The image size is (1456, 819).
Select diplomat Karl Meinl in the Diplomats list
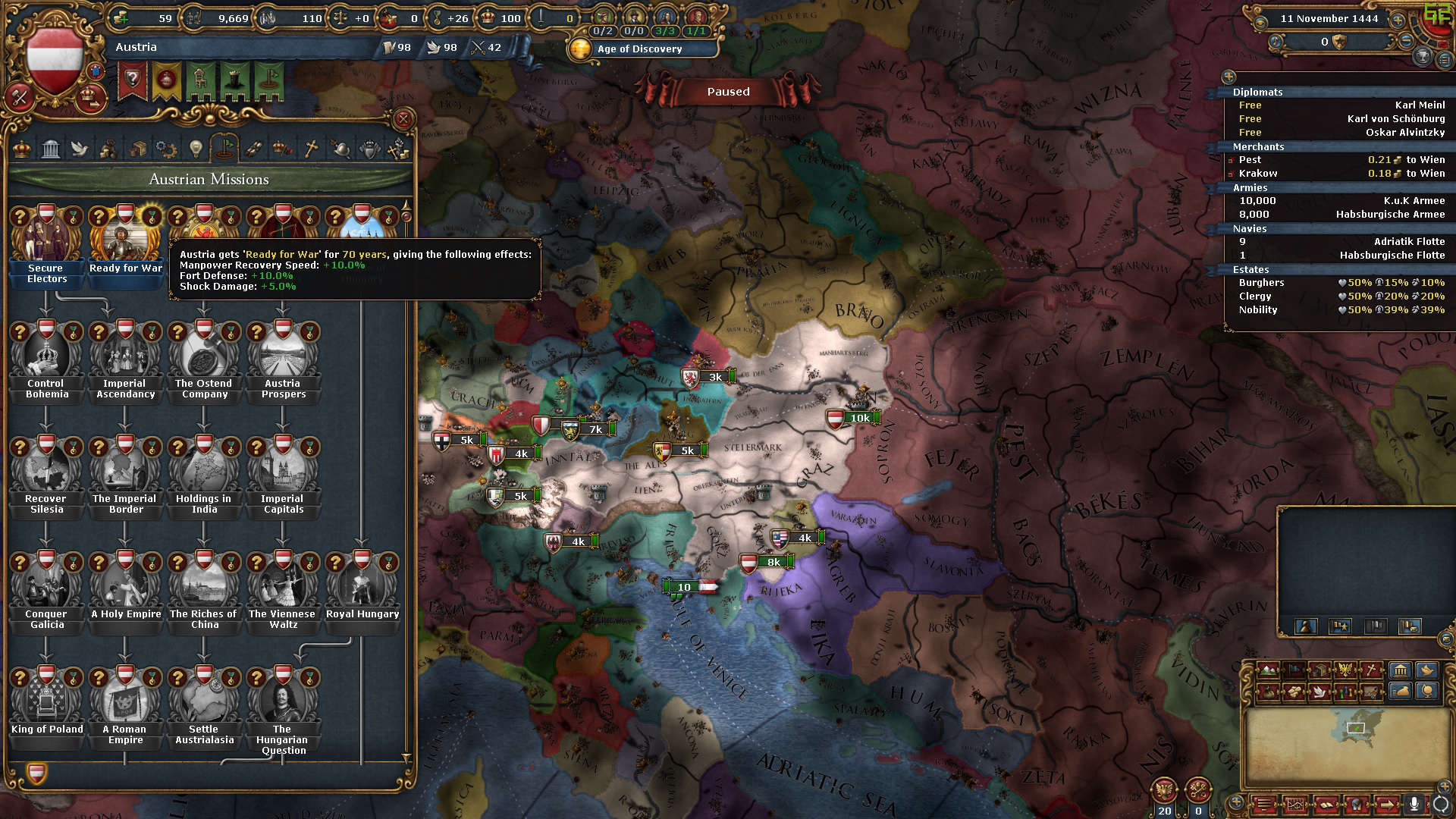[x=1421, y=105]
